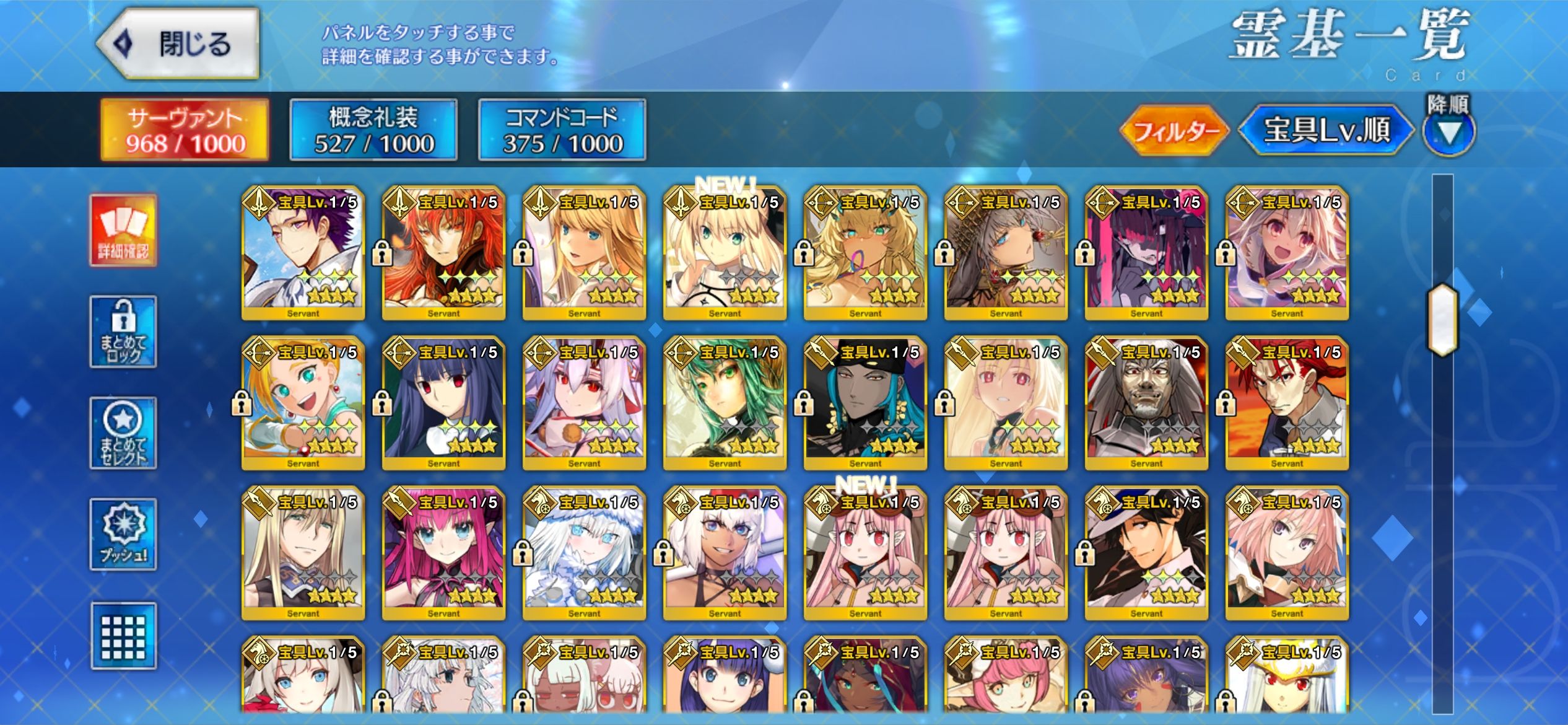Tap the まとめてセレクト batch select button
The height and width of the screenshot is (725, 1568).
click(123, 433)
